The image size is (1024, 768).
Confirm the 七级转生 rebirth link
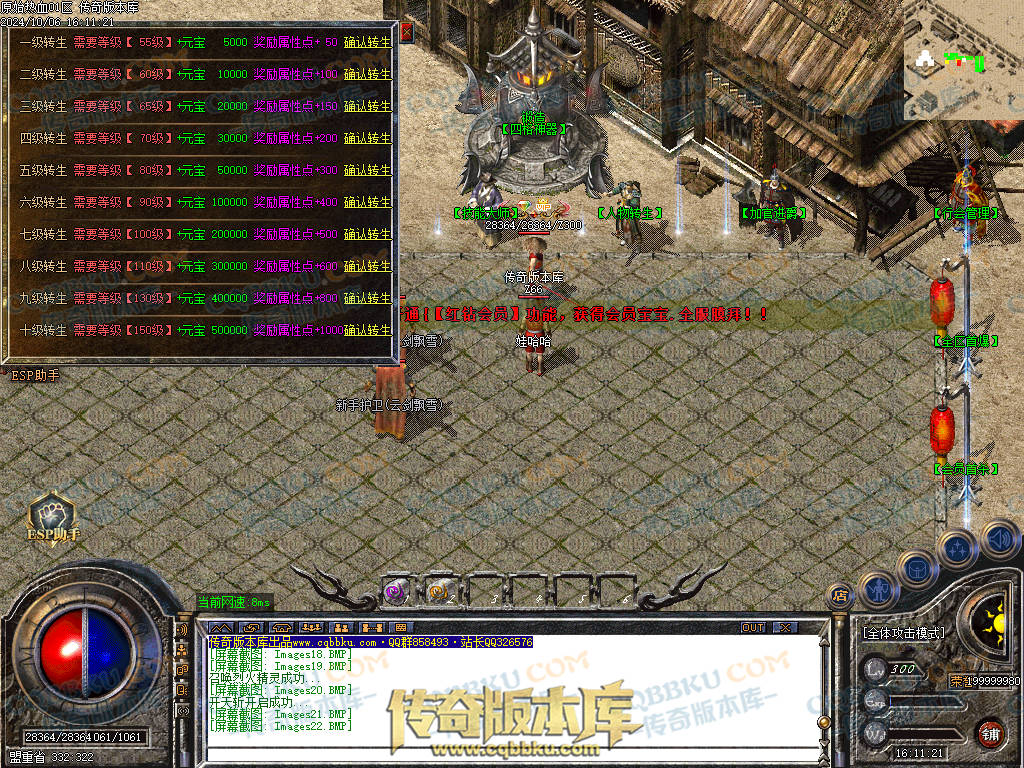[367, 234]
